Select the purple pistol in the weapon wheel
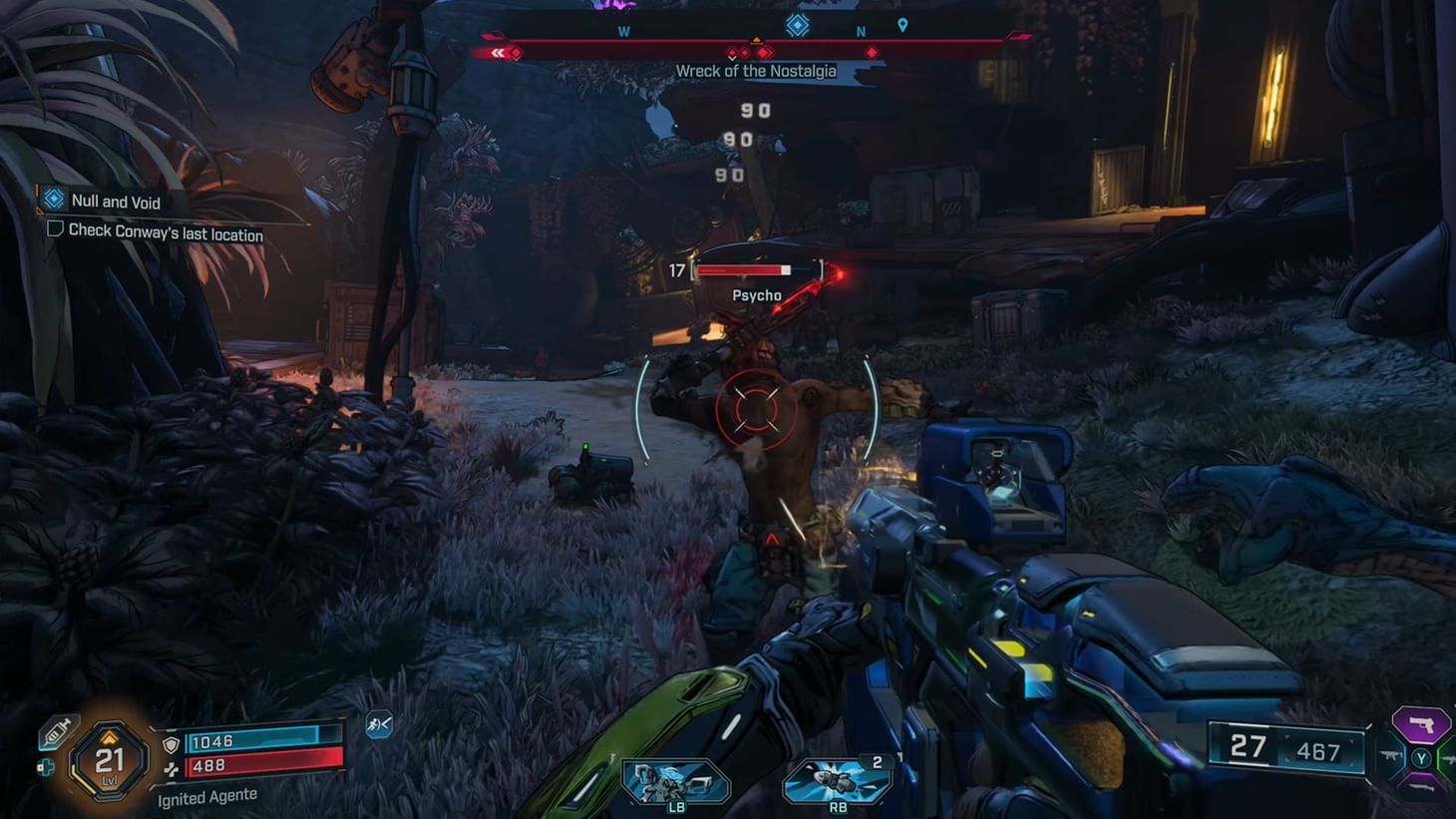Viewport: 1456px width, 819px height. [1420, 725]
